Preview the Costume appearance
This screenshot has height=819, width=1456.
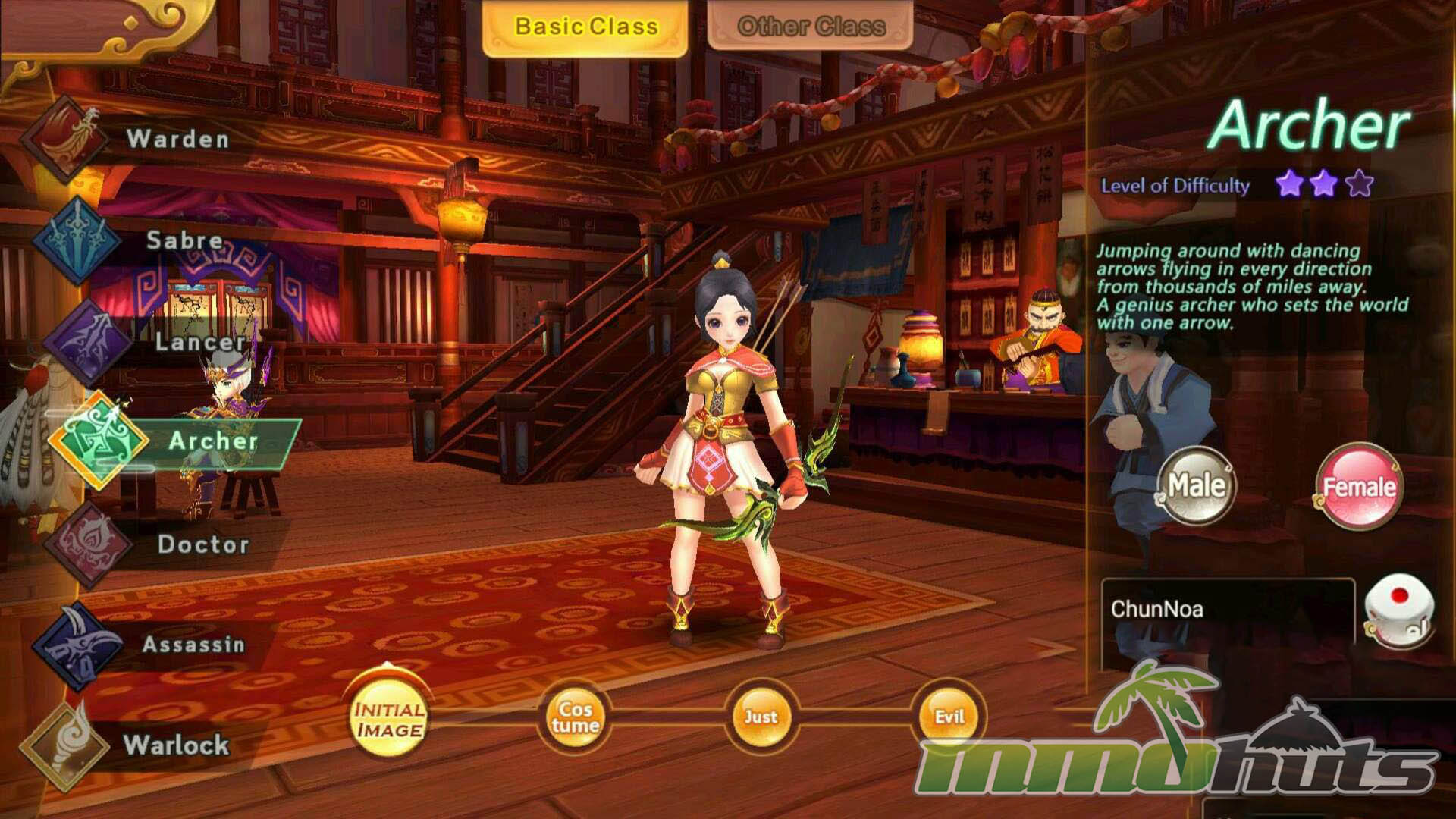coord(575,717)
